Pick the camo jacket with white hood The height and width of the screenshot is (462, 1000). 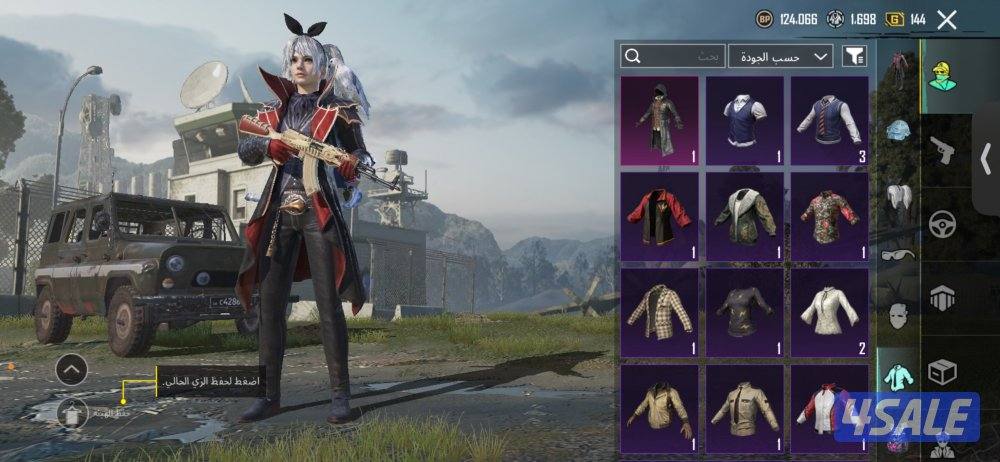(x=745, y=217)
